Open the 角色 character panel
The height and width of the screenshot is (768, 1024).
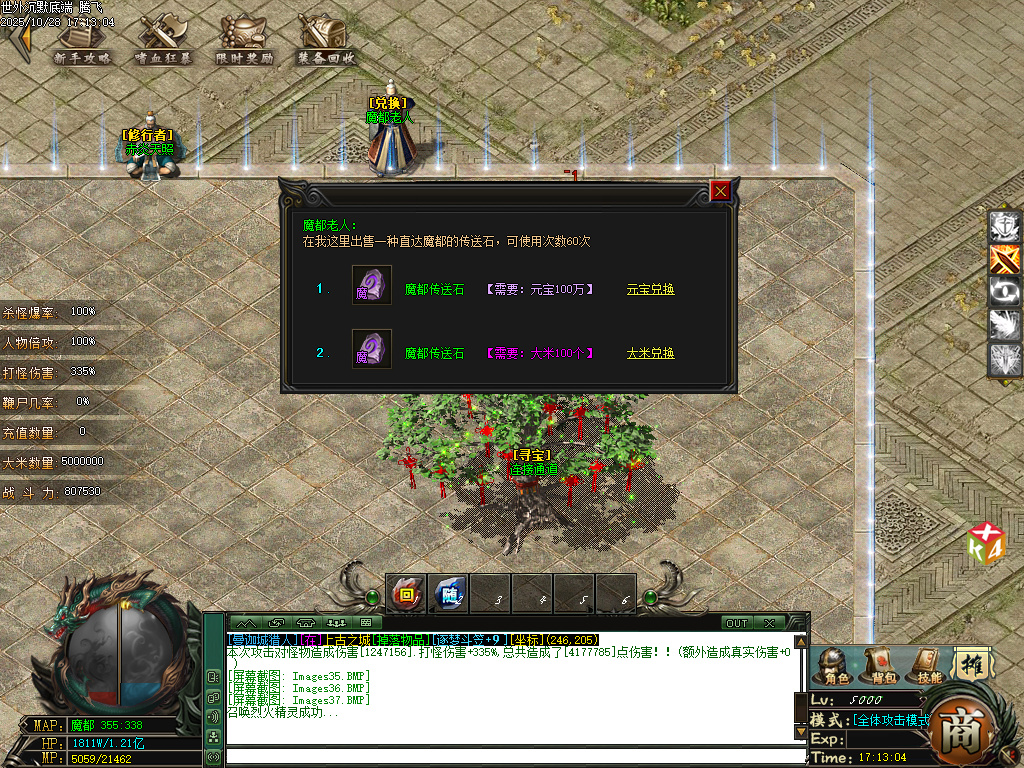click(x=834, y=664)
